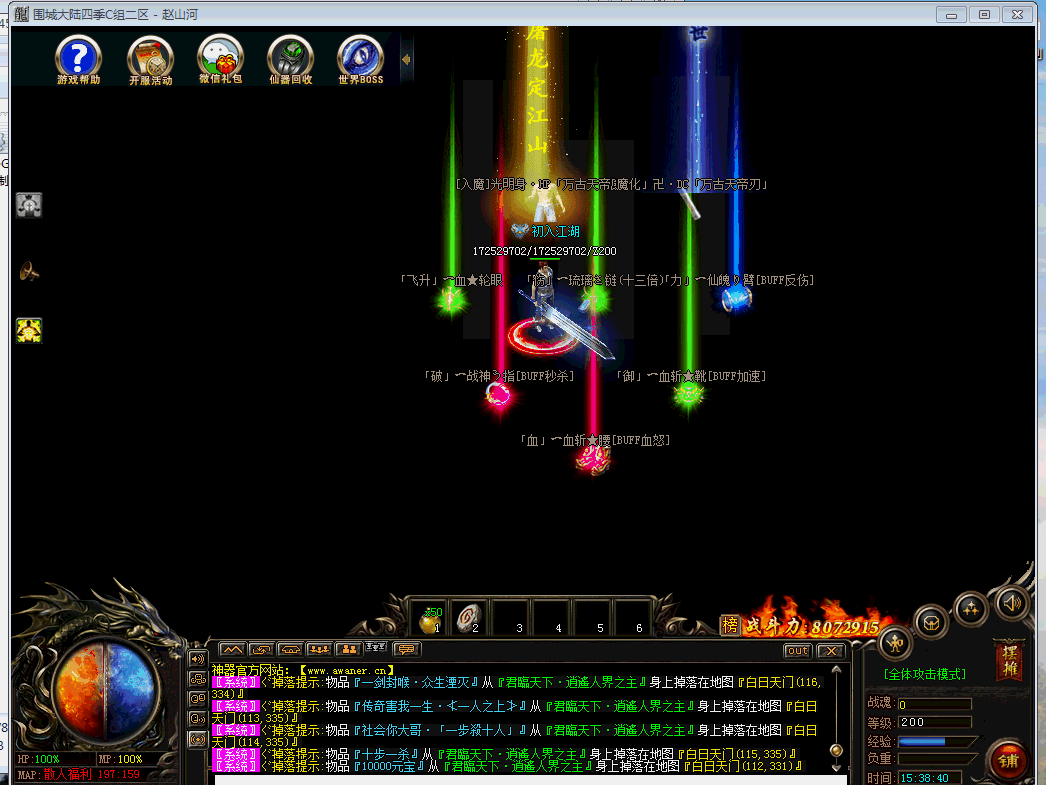Image resolution: width=1046 pixels, height=785 pixels.
Task: Minimize the game window
Action: [x=951, y=15]
